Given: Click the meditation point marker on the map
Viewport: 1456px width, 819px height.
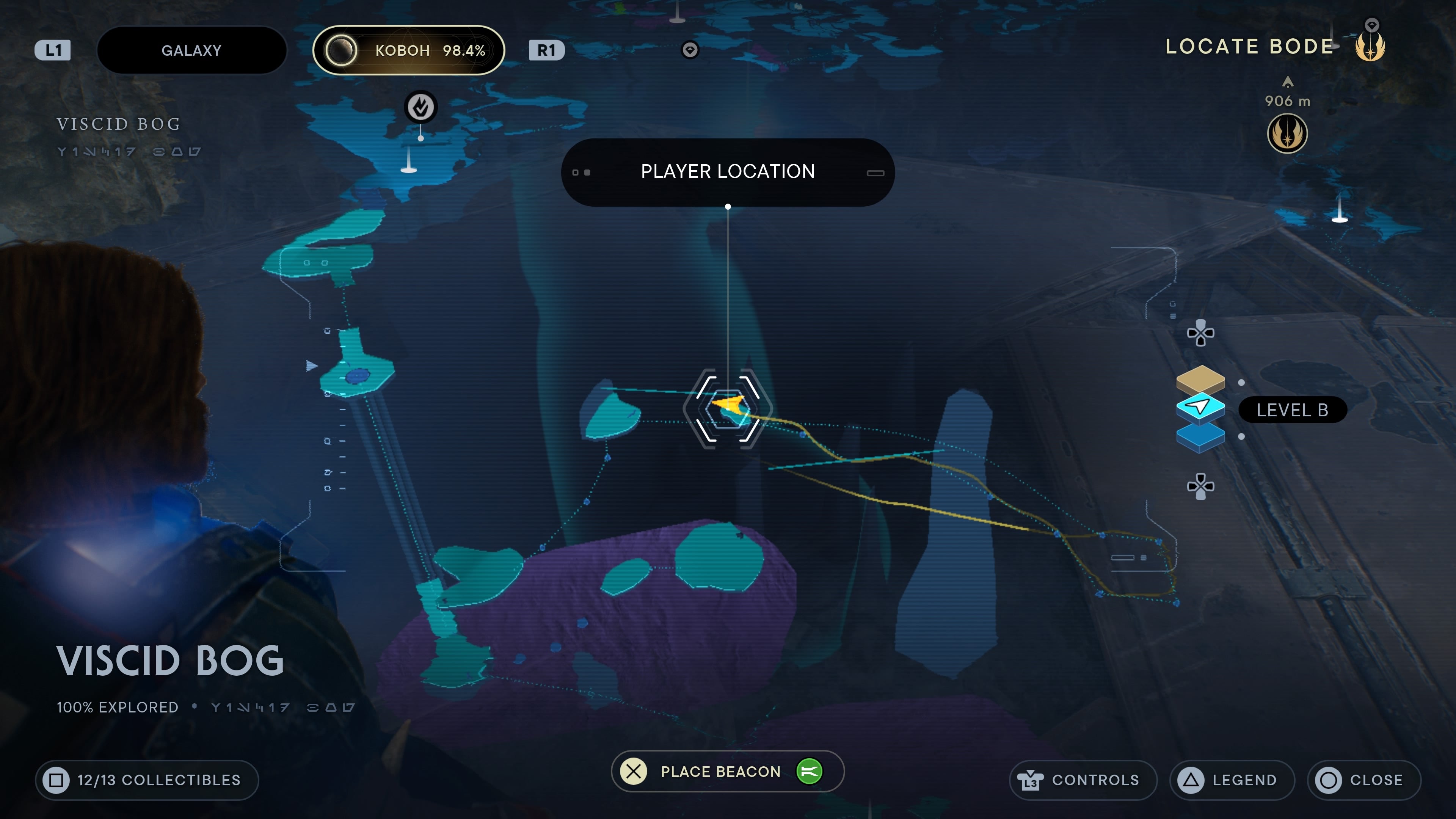Looking at the screenshot, I should pyautogui.click(x=420, y=107).
